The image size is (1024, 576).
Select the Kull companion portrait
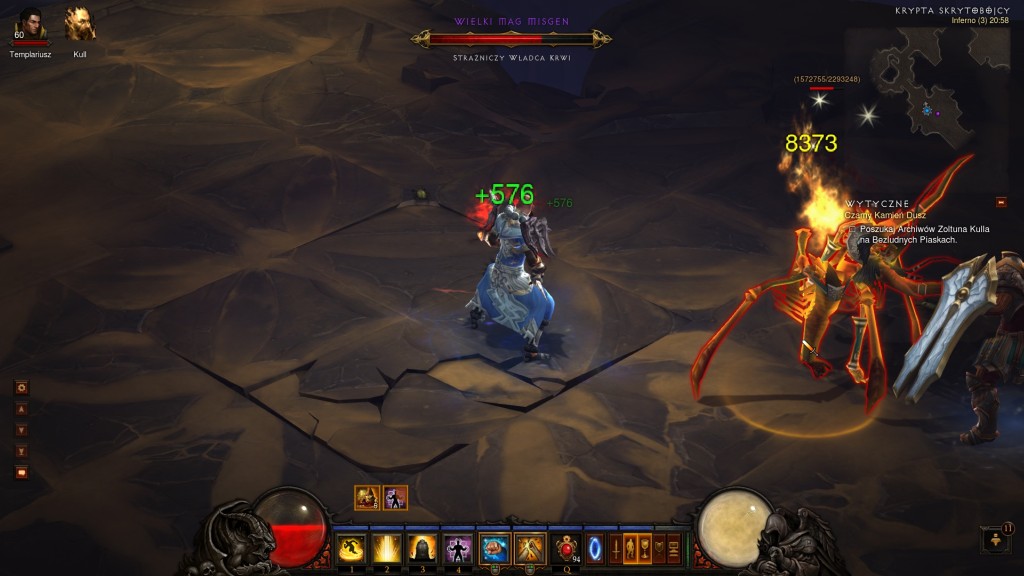[79, 24]
